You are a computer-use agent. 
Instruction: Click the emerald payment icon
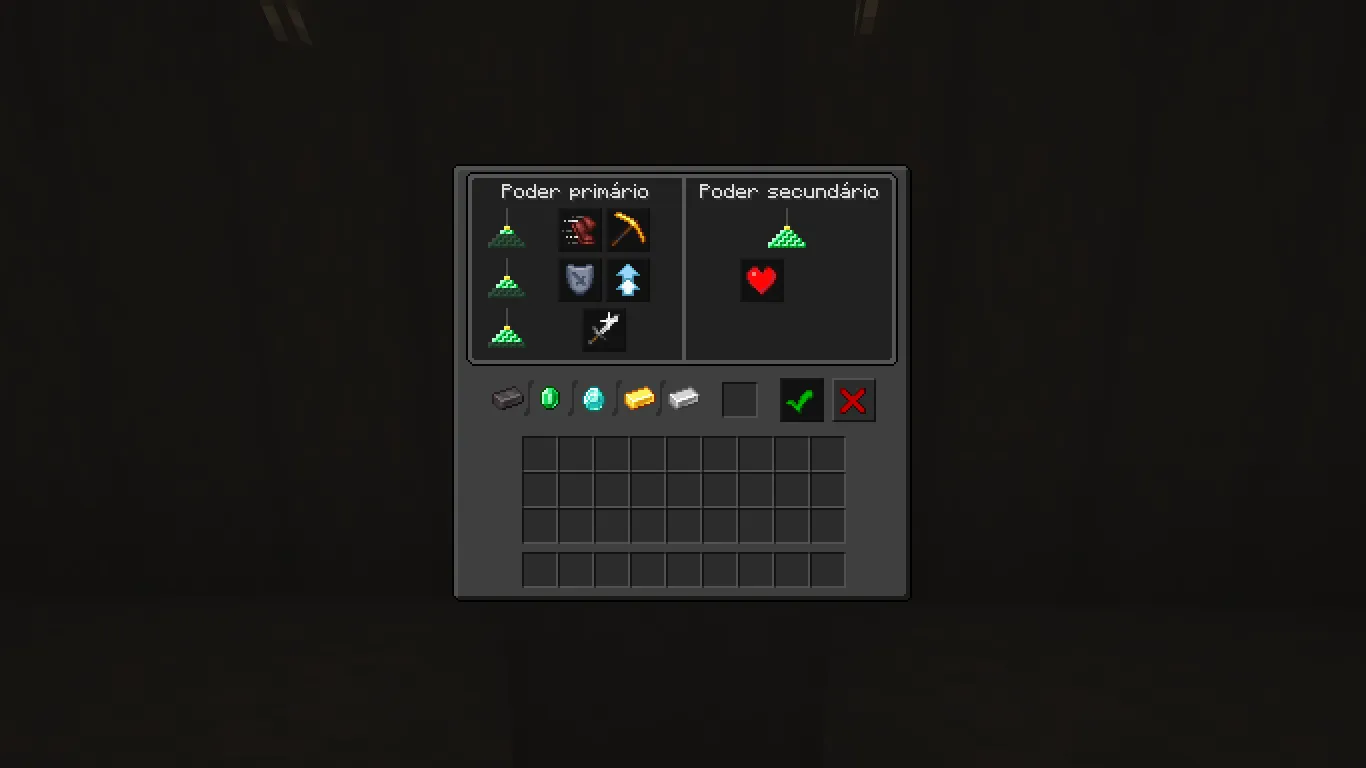click(x=549, y=398)
